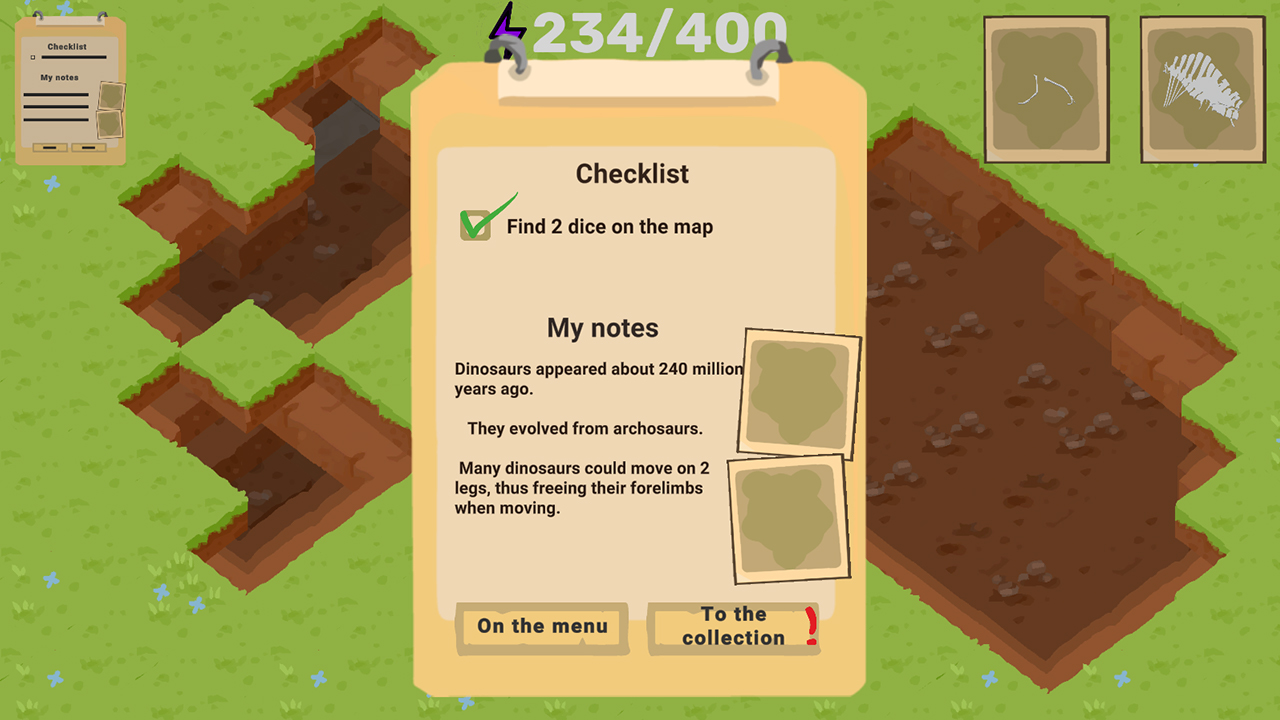This screenshot has width=1280, height=720.
Task: Select the rib-cage skeleton fossil frame top-right
Action: pyautogui.click(x=1202, y=88)
